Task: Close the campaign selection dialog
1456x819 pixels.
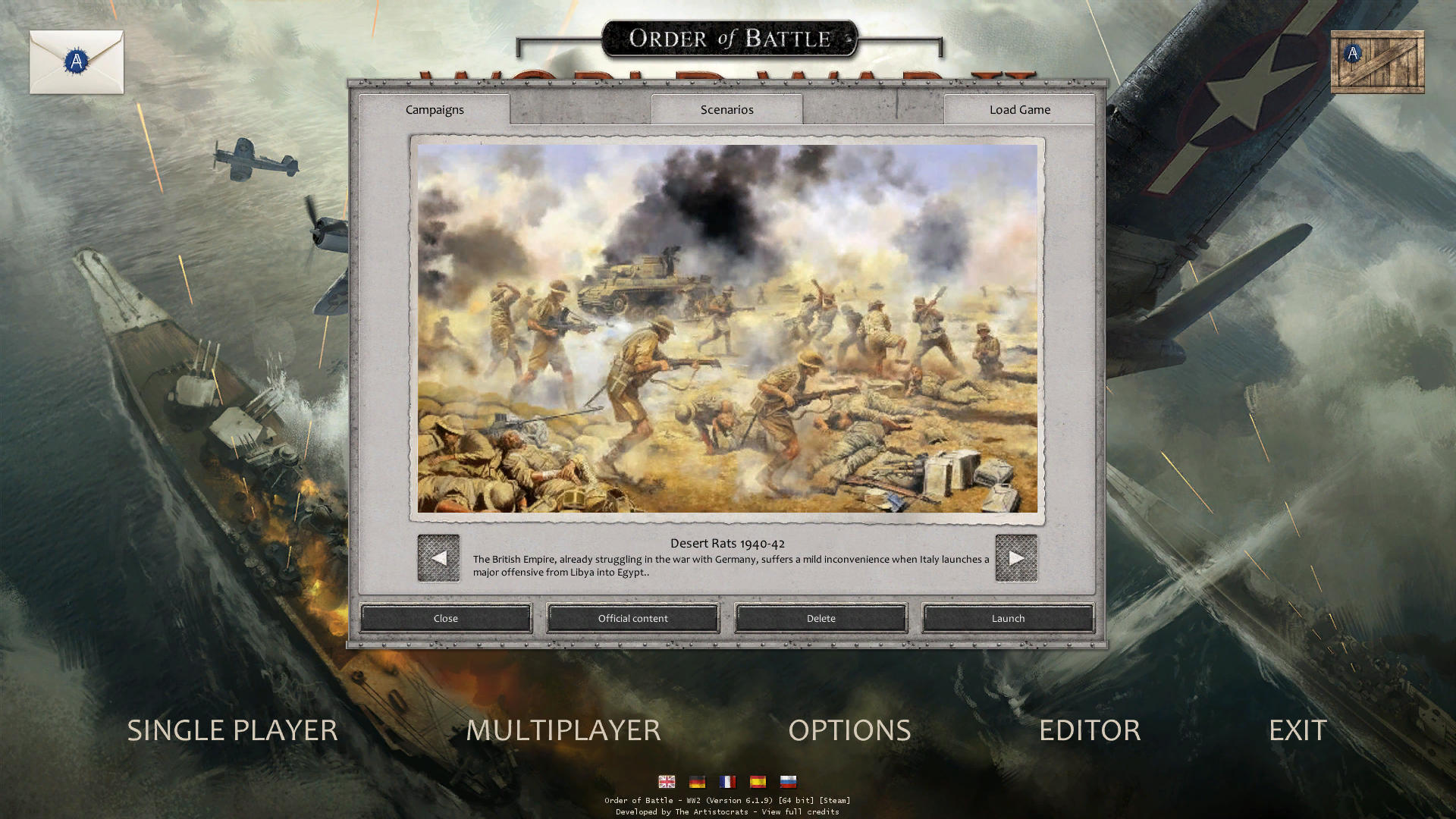Action: point(445,618)
